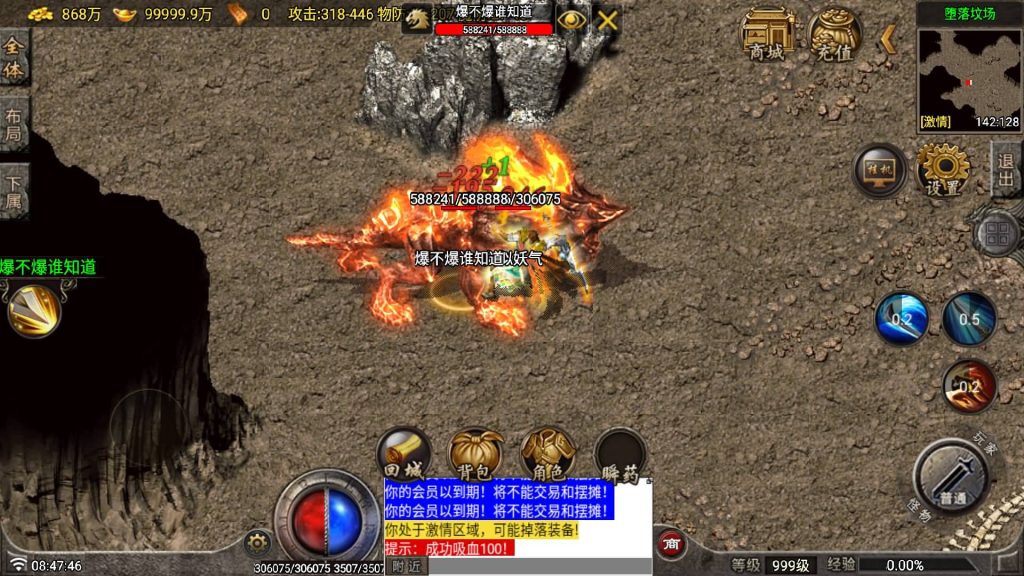
Task: Select the 布局 tab
Action: 14,124
